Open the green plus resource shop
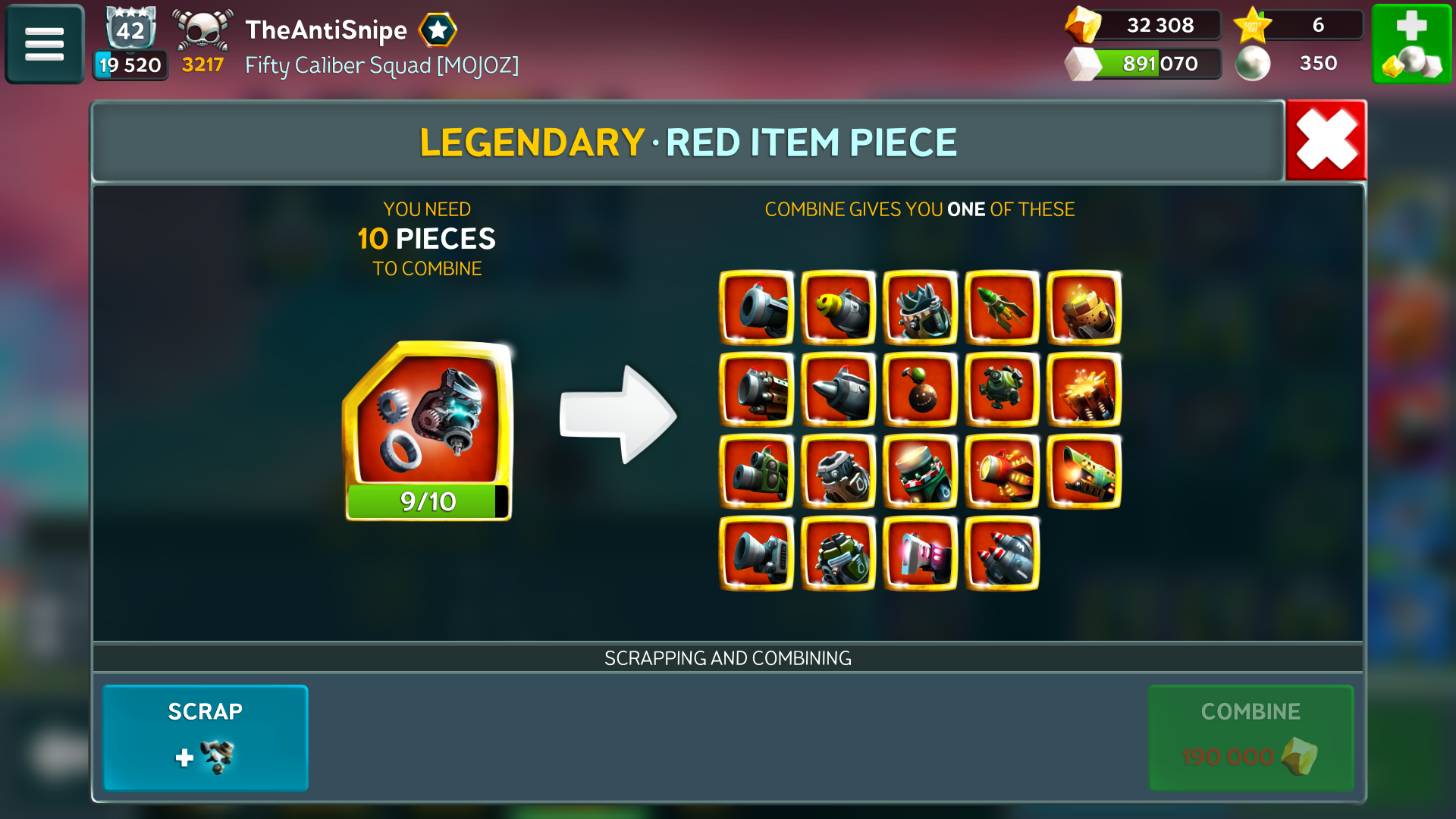This screenshot has width=1456, height=819. pyautogui.click(x=1411, y=44)
